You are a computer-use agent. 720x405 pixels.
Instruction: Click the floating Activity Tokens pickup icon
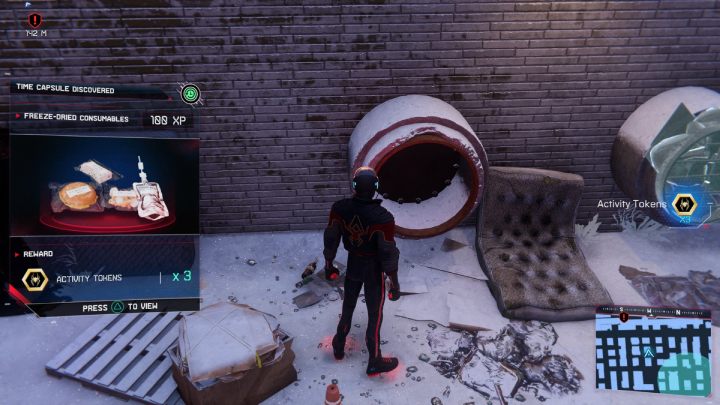pyautogui.click(x=684, y=203)
